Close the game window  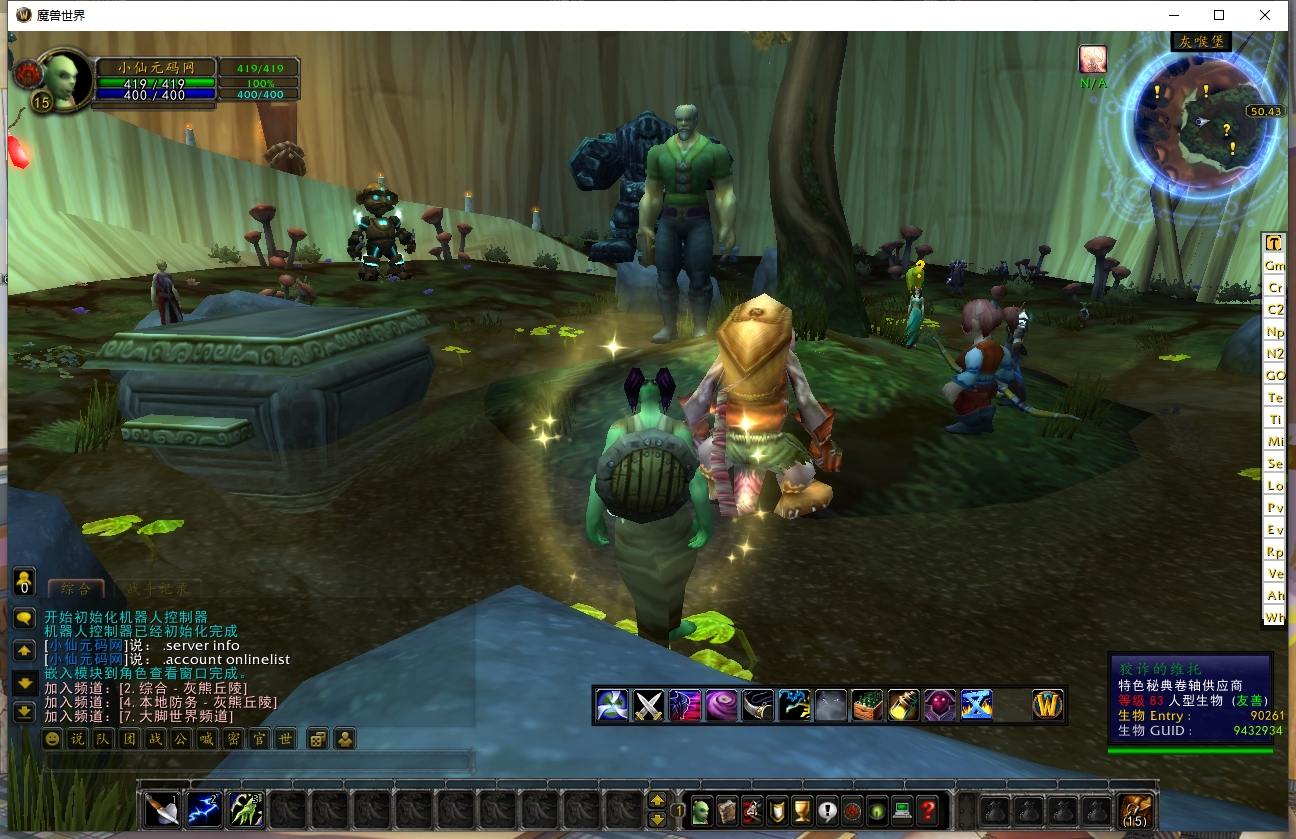point(1266,15)
